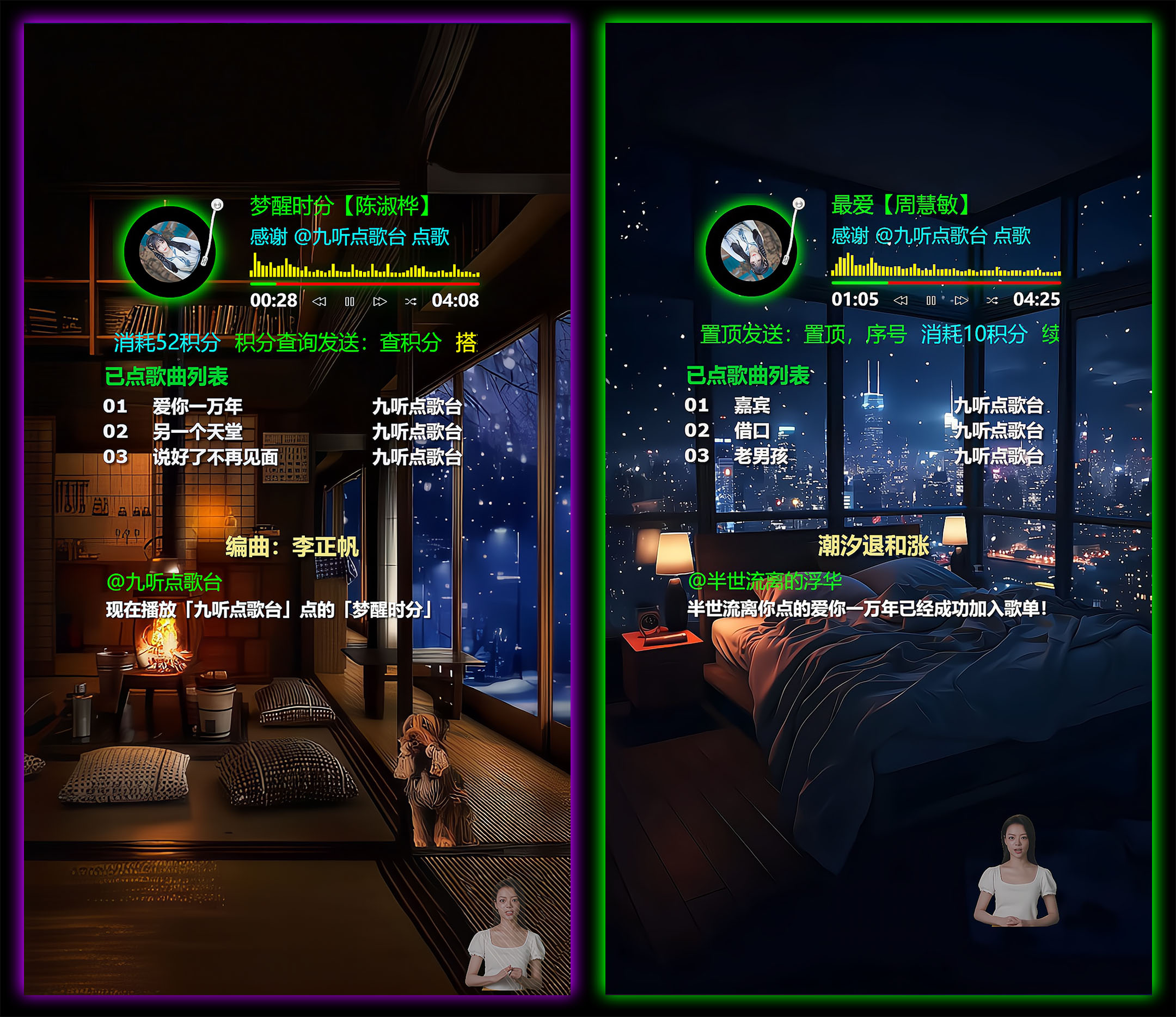The height and width of the screenshot is (1017, 1176).
Task: Skip forward in the 梦醒时分 player
Action: tap(379, 302)
